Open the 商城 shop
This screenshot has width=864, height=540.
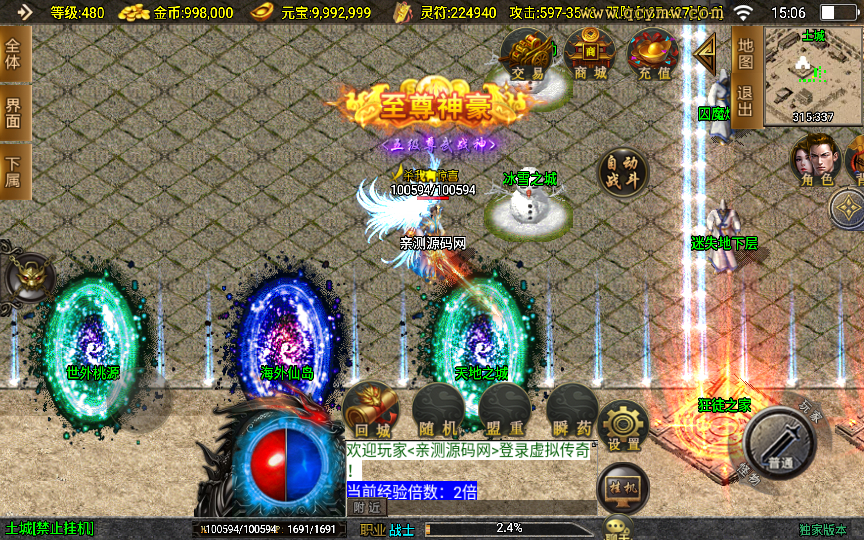tap(590, 55)
